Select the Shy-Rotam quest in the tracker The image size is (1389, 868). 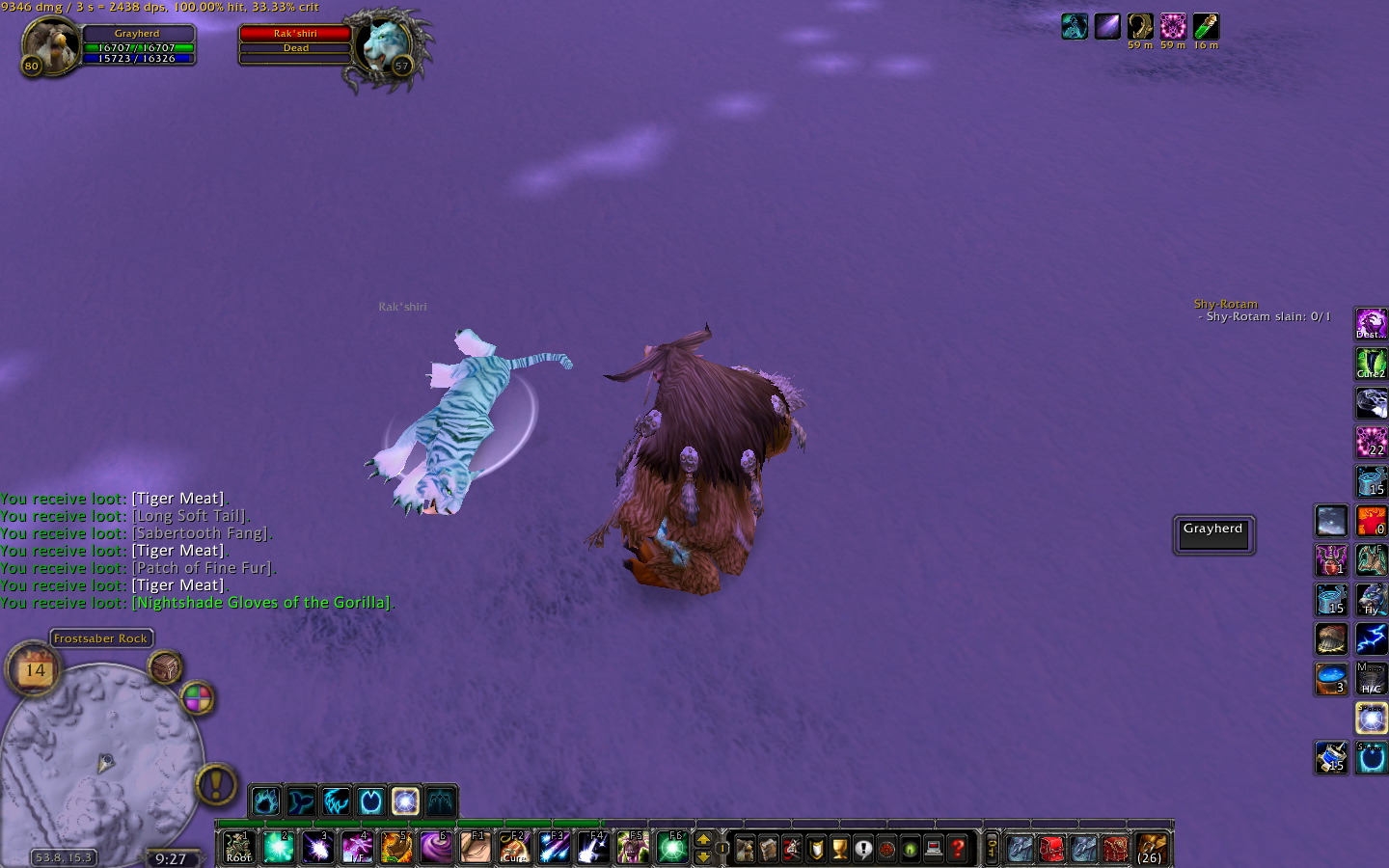point(1225,304)
